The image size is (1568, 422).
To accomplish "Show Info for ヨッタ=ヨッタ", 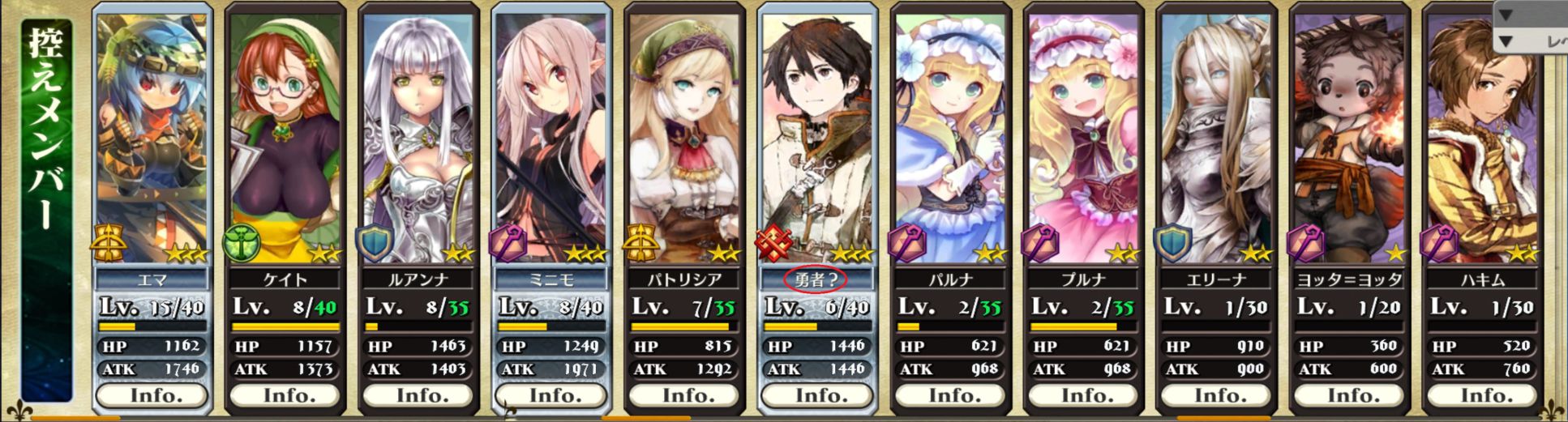I will (x=1349, y=395).
